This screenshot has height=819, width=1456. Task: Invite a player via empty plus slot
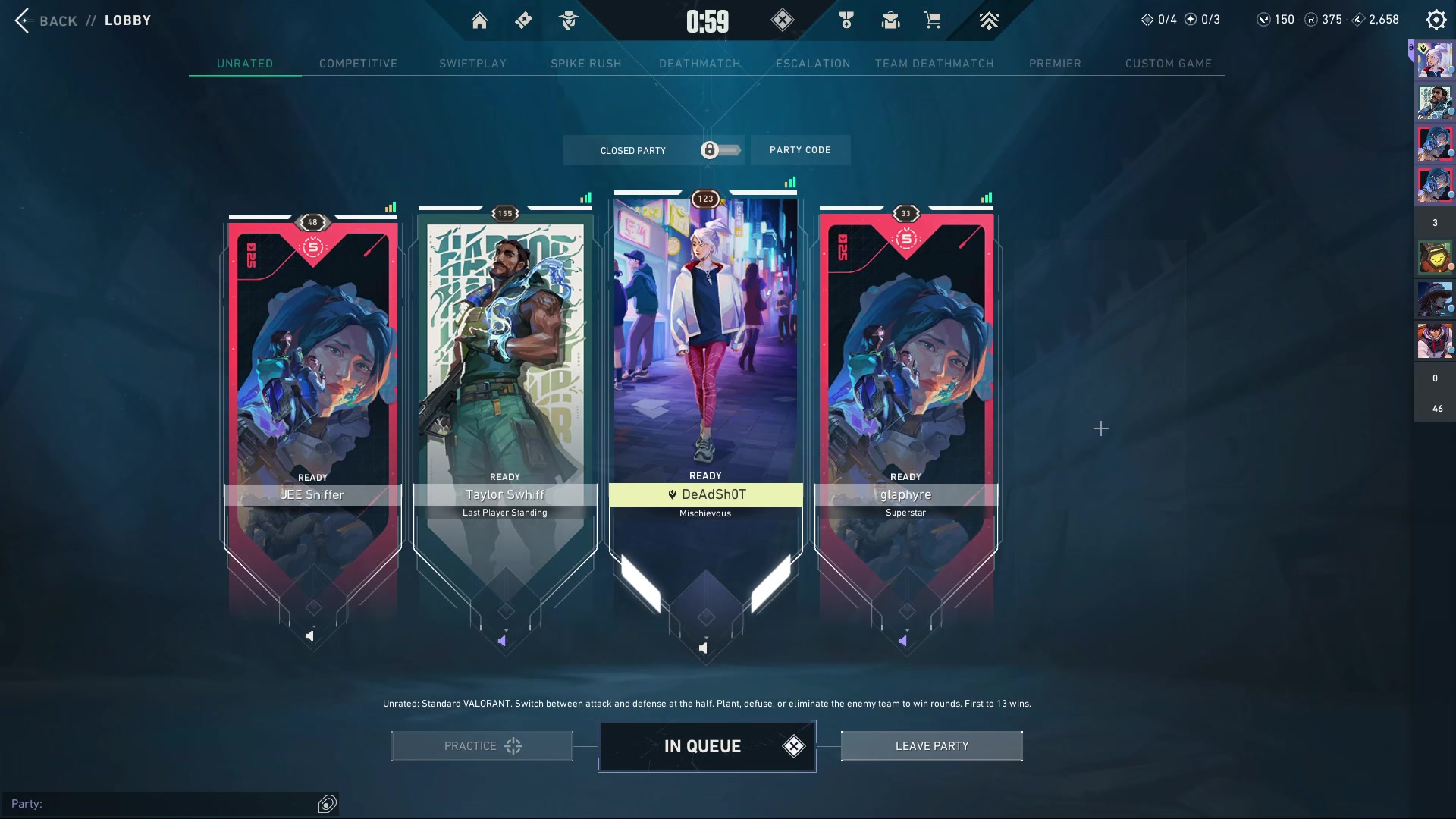(1100, 429)
